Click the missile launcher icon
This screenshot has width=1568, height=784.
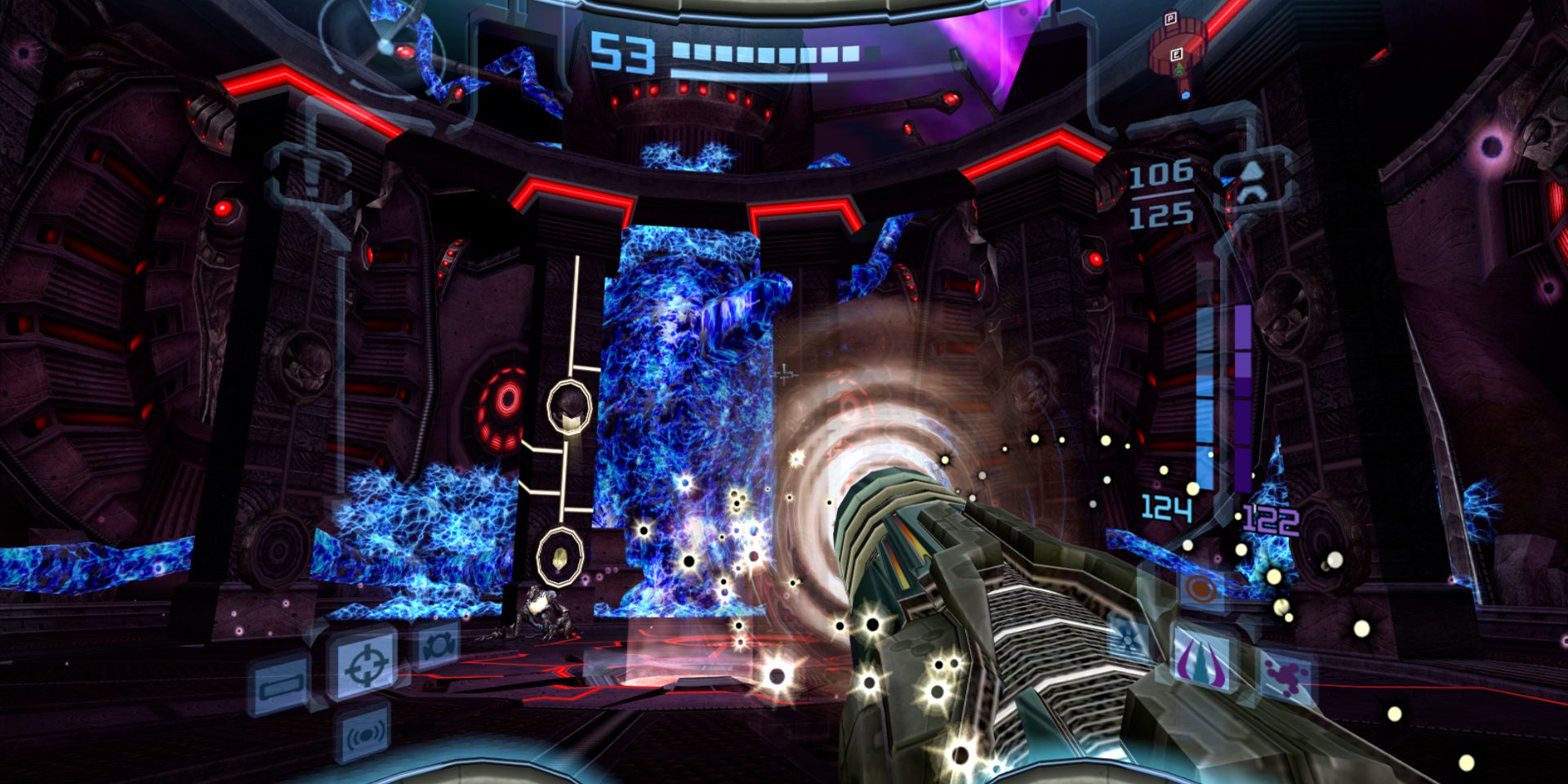1250,183
